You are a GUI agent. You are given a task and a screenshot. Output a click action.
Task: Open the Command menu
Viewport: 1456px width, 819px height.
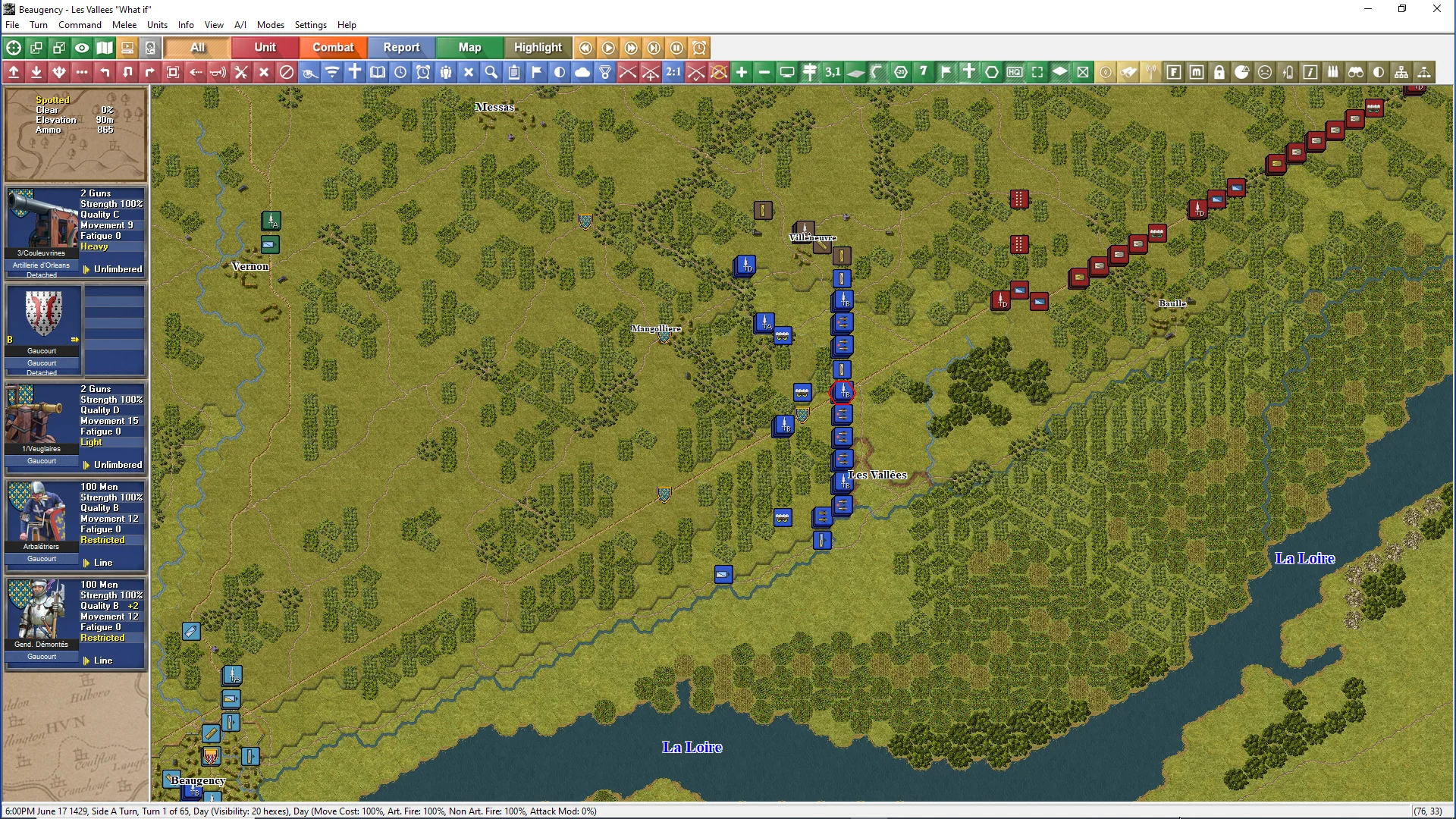pyautogui.click(x=80, y=25)
